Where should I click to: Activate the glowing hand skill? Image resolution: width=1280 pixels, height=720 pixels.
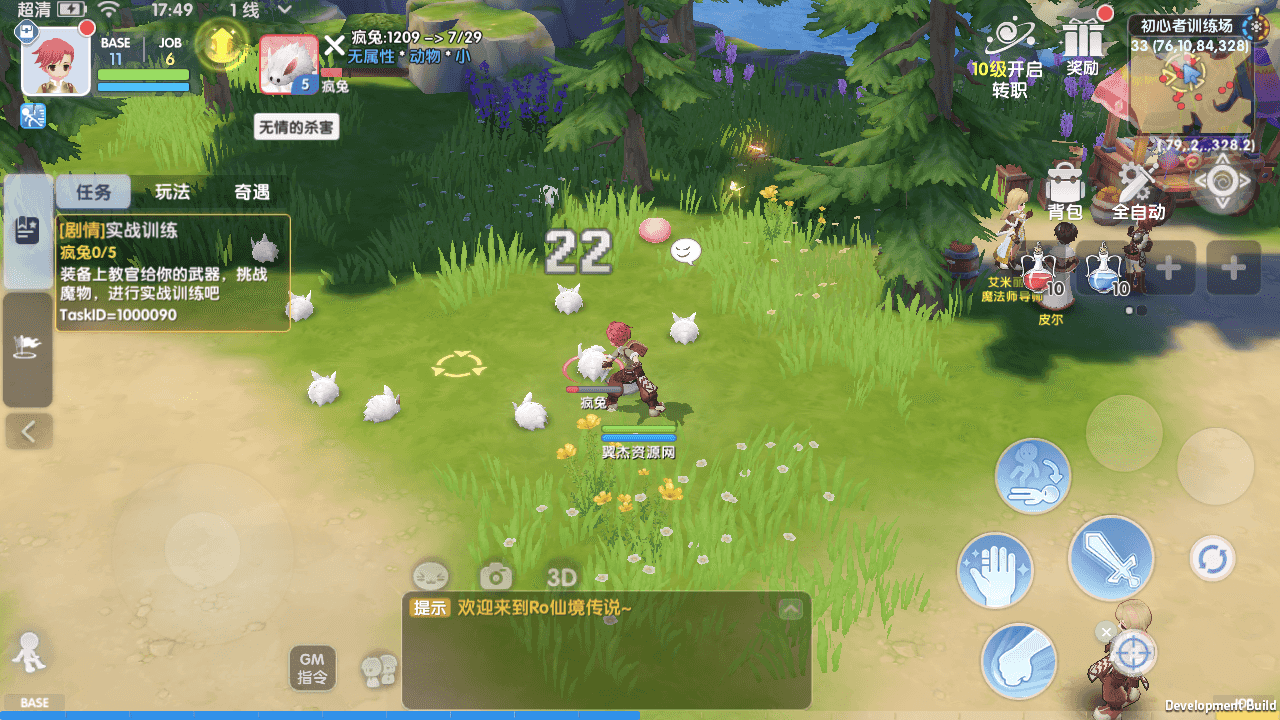995,571
